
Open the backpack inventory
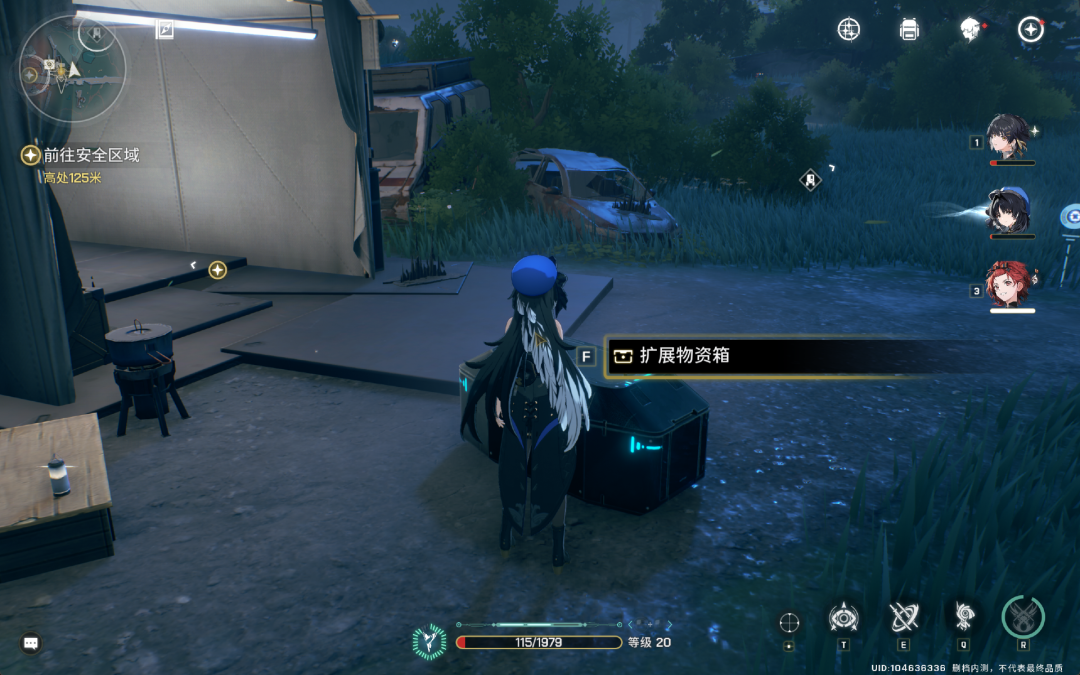[x=909, y=30]
